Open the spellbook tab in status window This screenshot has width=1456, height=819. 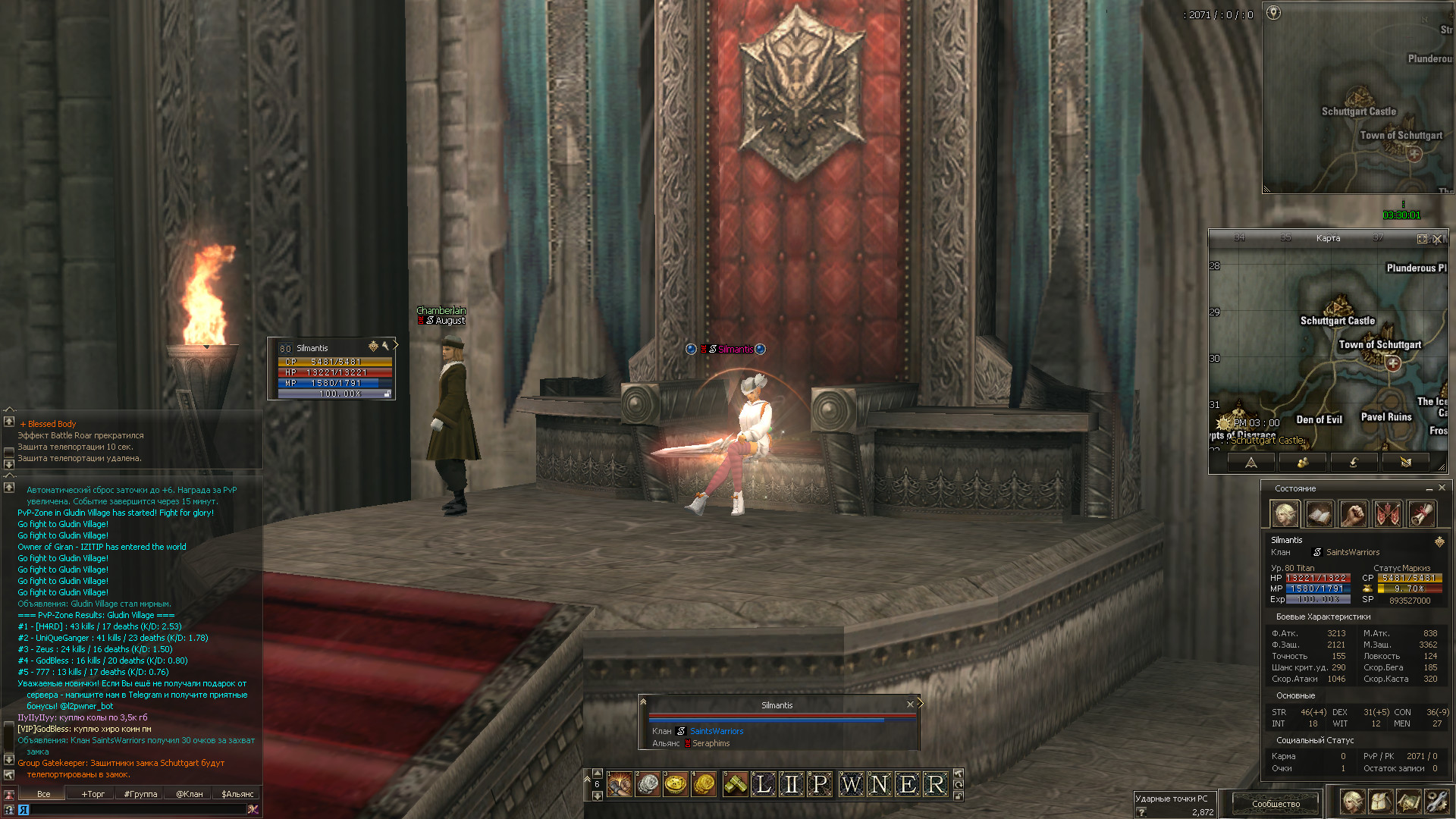pos(1319,514)
